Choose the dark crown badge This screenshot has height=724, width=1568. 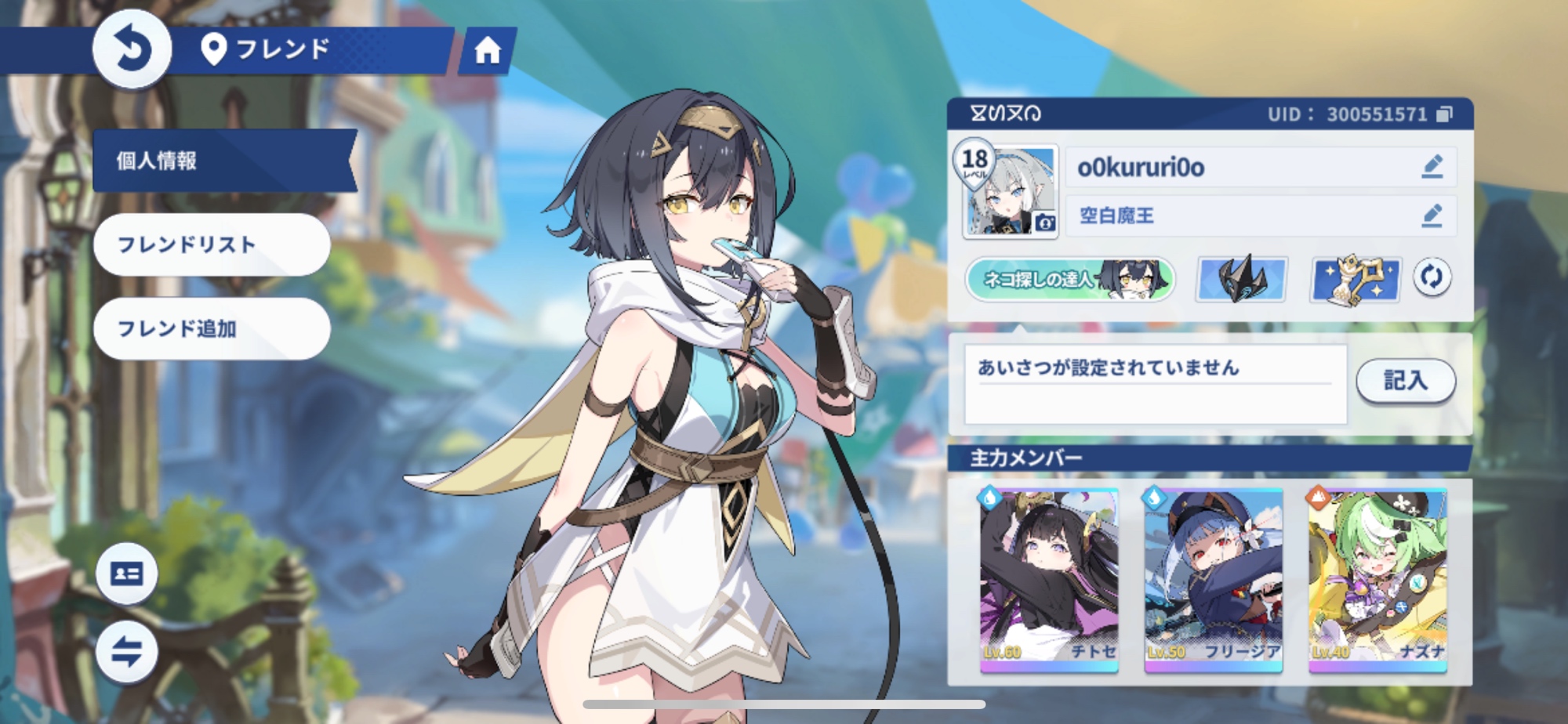coord(1241,279)
